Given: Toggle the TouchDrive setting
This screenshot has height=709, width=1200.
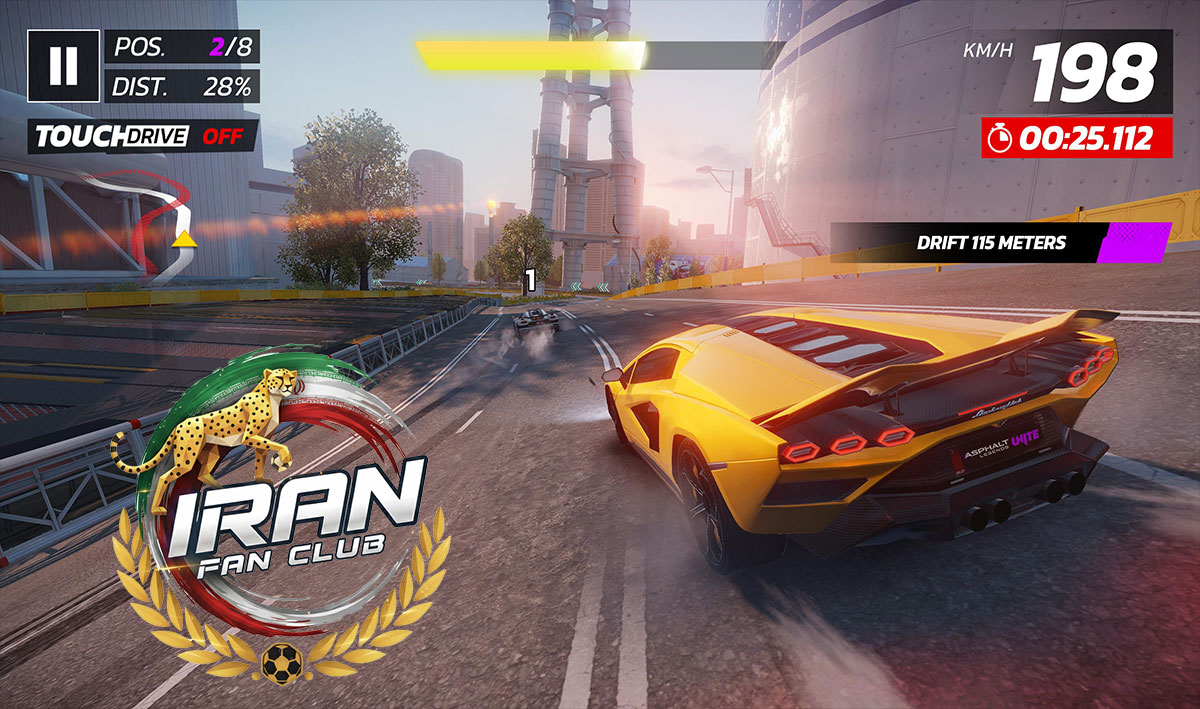Looking at the screenshot, I should pos(143,137).
